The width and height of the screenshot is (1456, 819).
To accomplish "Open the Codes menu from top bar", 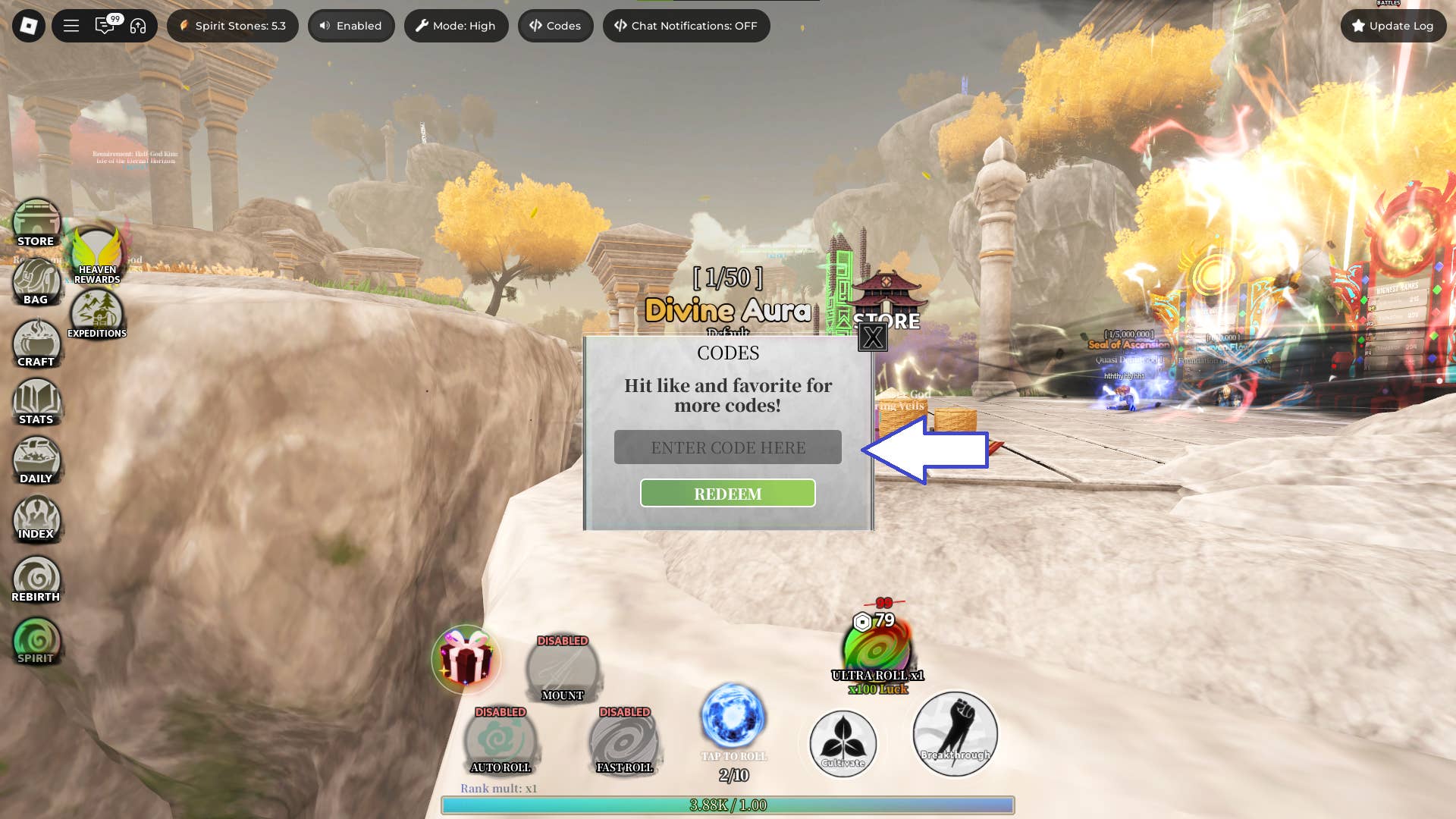I will pyautogui.click(x=555, y=25).
